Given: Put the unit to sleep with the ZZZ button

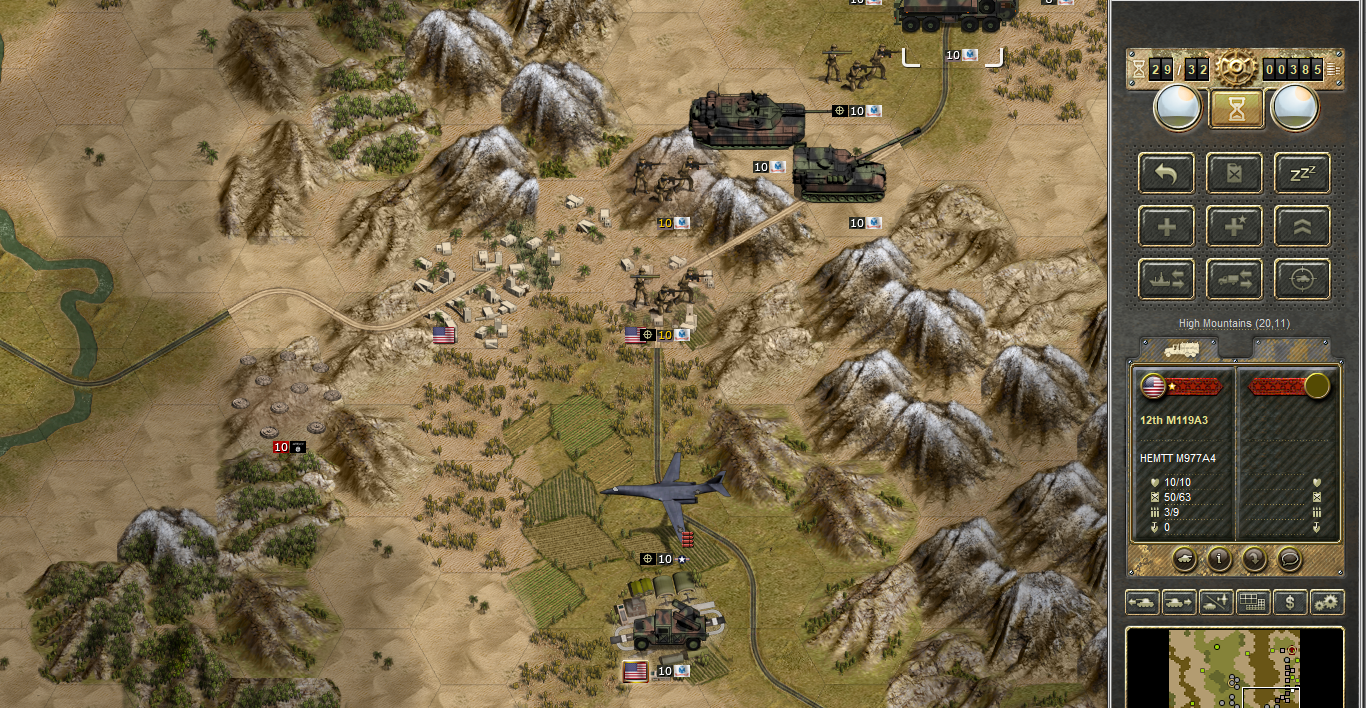Looking at the screenshot, I should (x=1302, y=173).
